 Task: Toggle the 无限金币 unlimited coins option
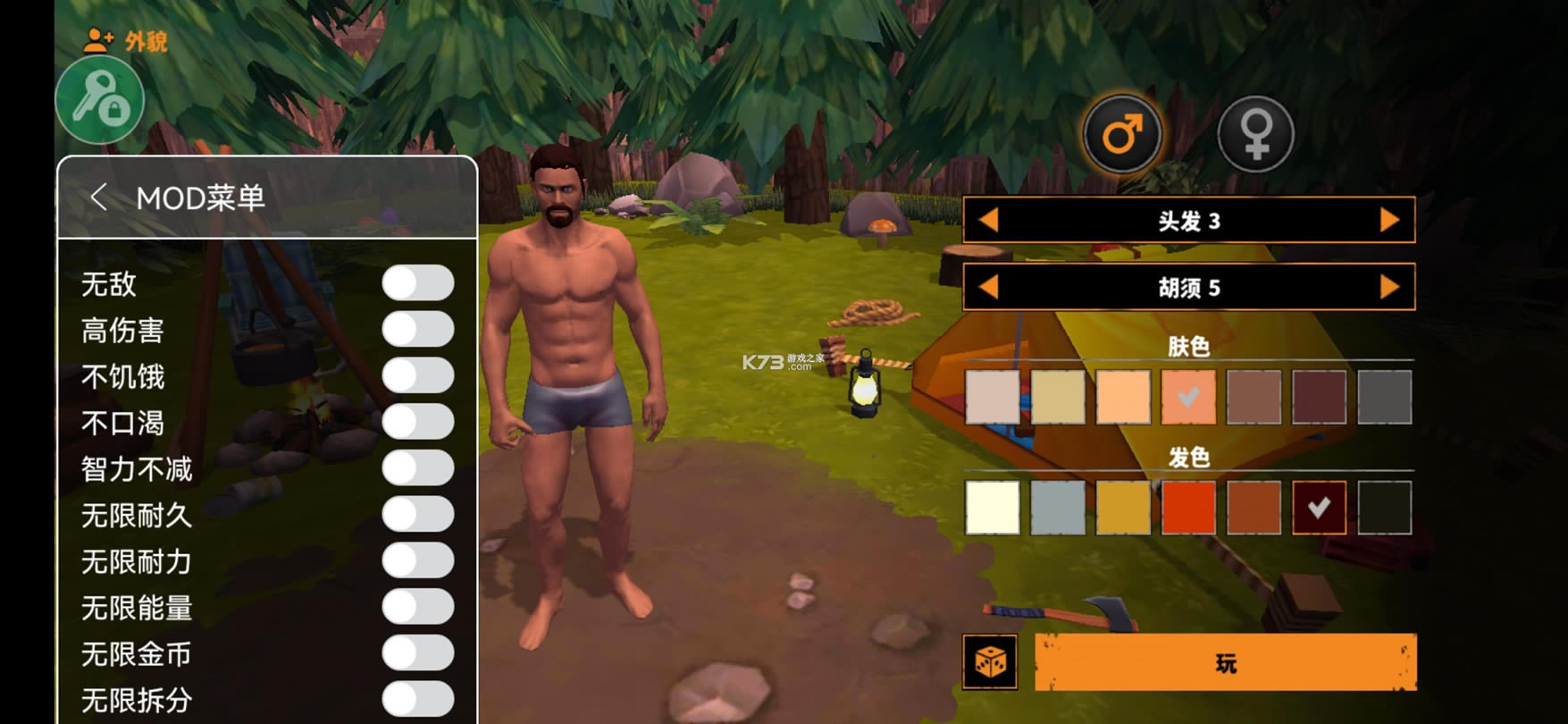[x=417, y=653]
